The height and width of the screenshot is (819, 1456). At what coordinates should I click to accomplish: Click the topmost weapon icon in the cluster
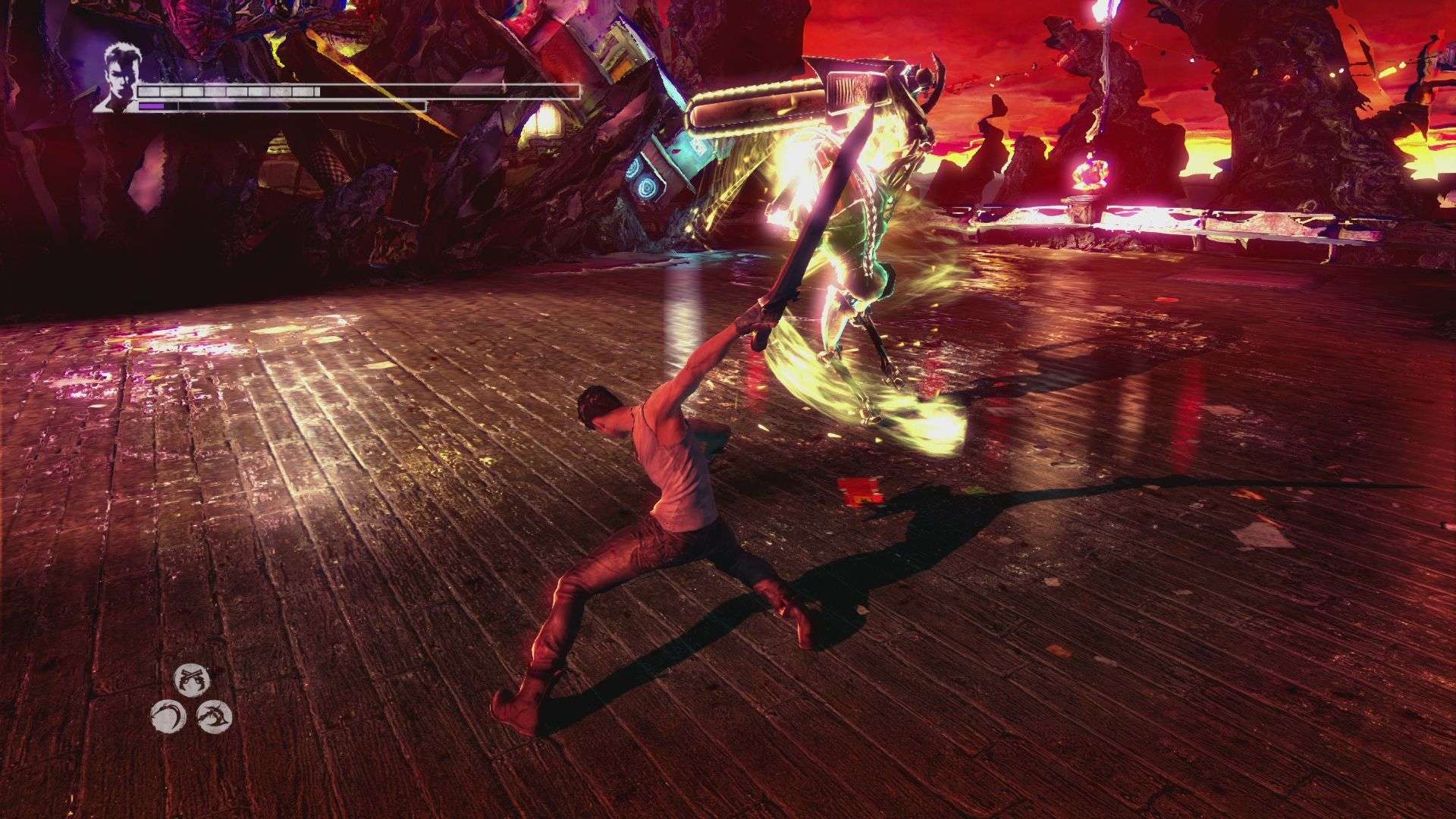point(192,681)
